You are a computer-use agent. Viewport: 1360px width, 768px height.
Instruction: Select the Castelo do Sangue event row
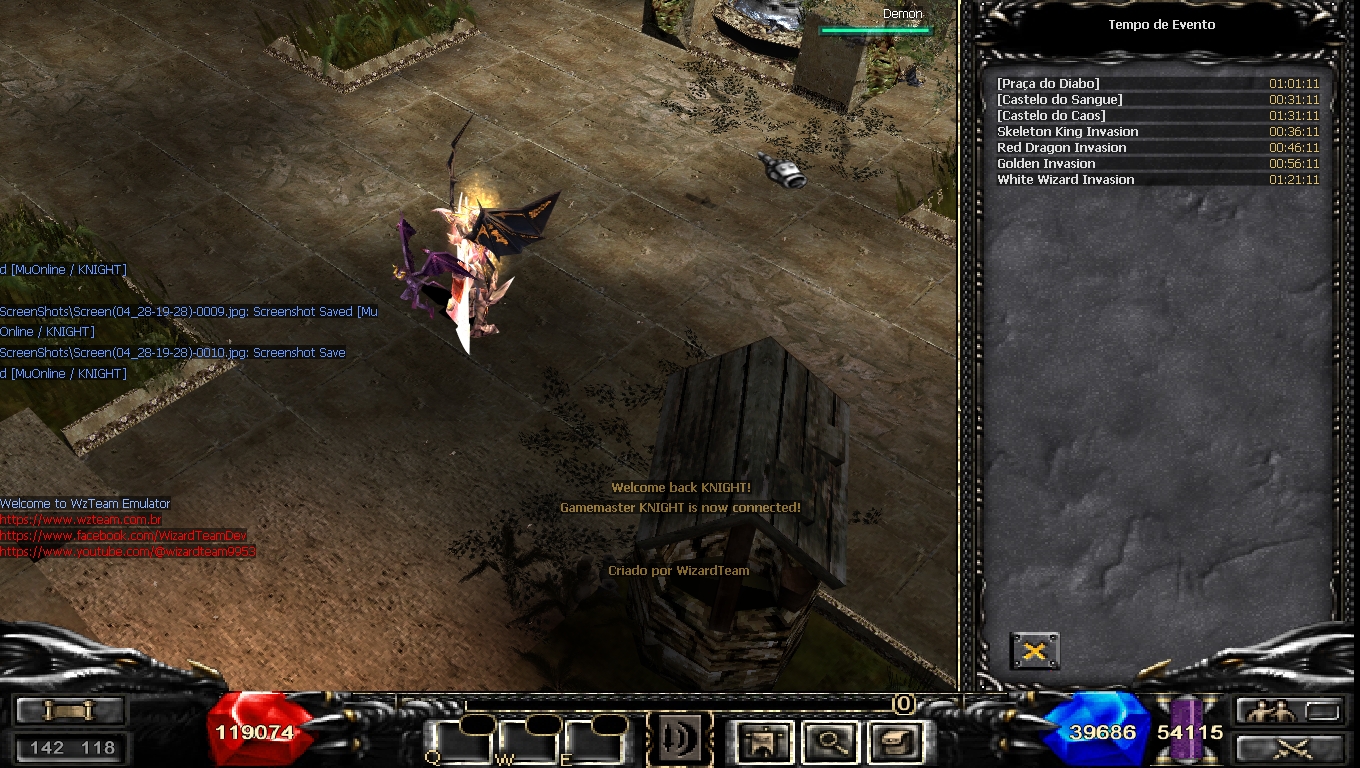pyautogui.click(x=1157, y=100)
